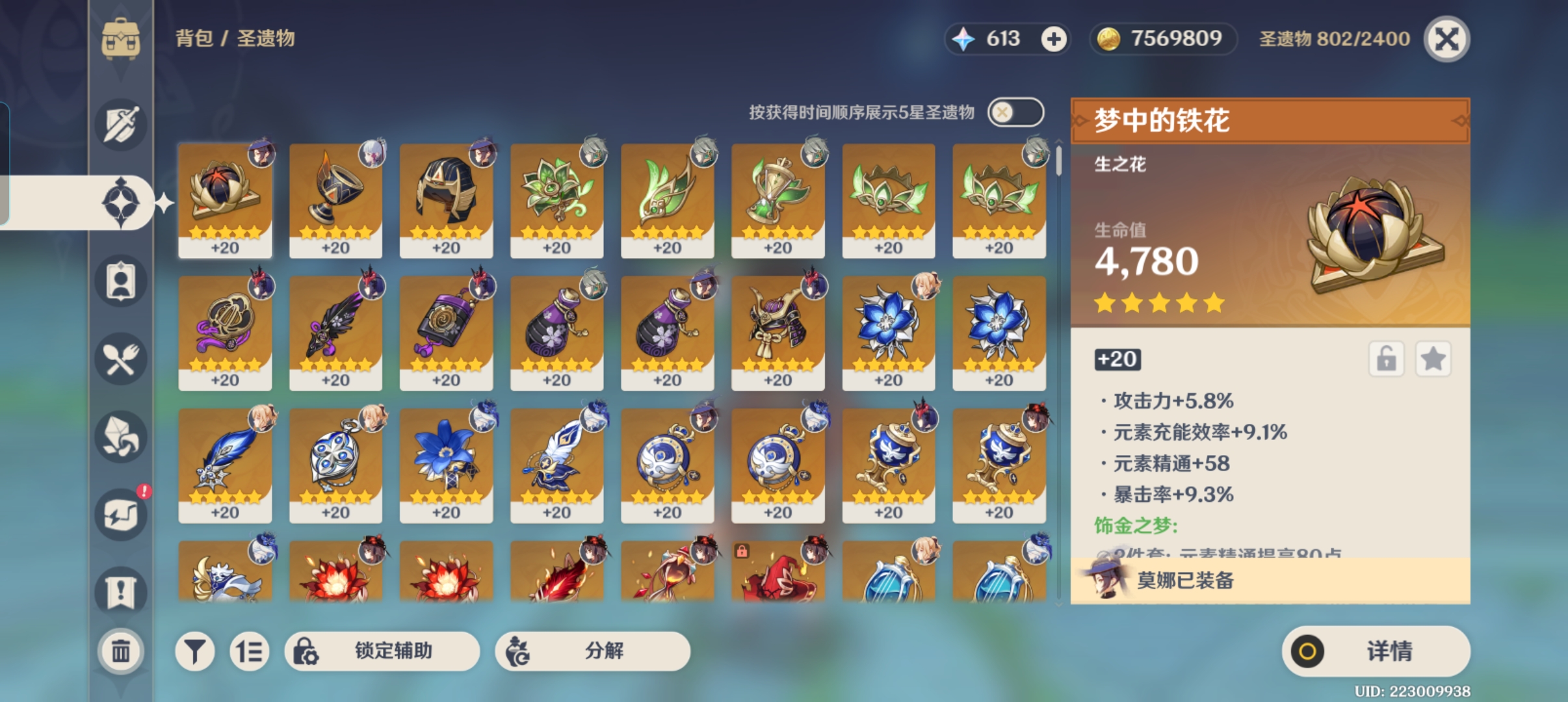
Task: Switch to the Food tab
Action: click(121, 359)
